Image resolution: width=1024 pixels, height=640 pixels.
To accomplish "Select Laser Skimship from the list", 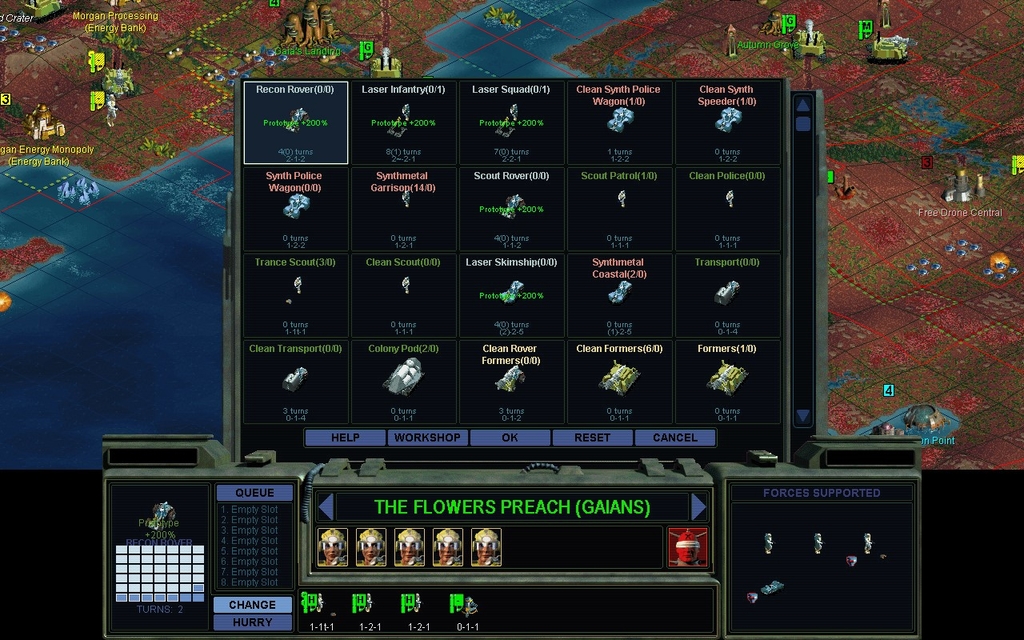I will [512, 295].
